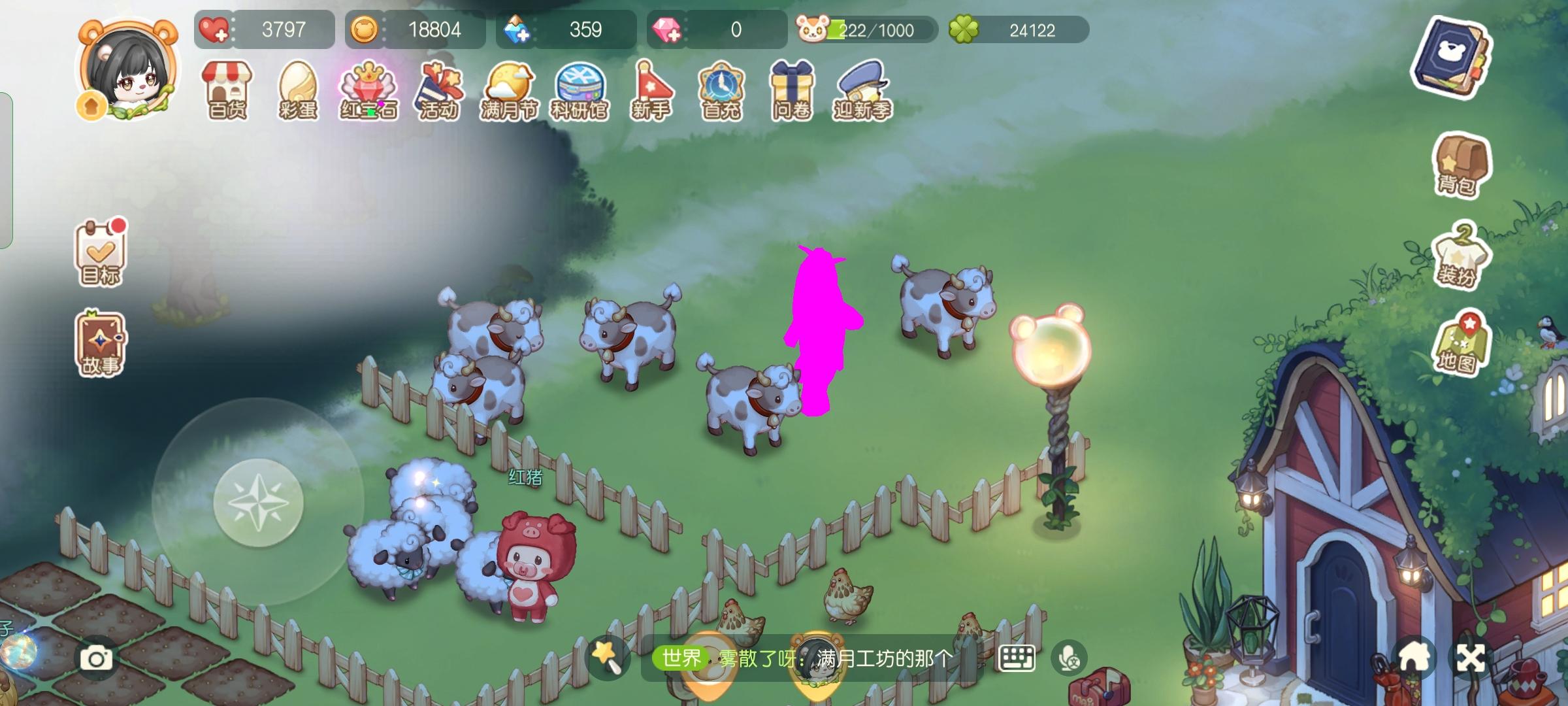This screenshot has width=1568, height=706.
Task: Open the 科研馆 research hall
Action: pos(581,90)
